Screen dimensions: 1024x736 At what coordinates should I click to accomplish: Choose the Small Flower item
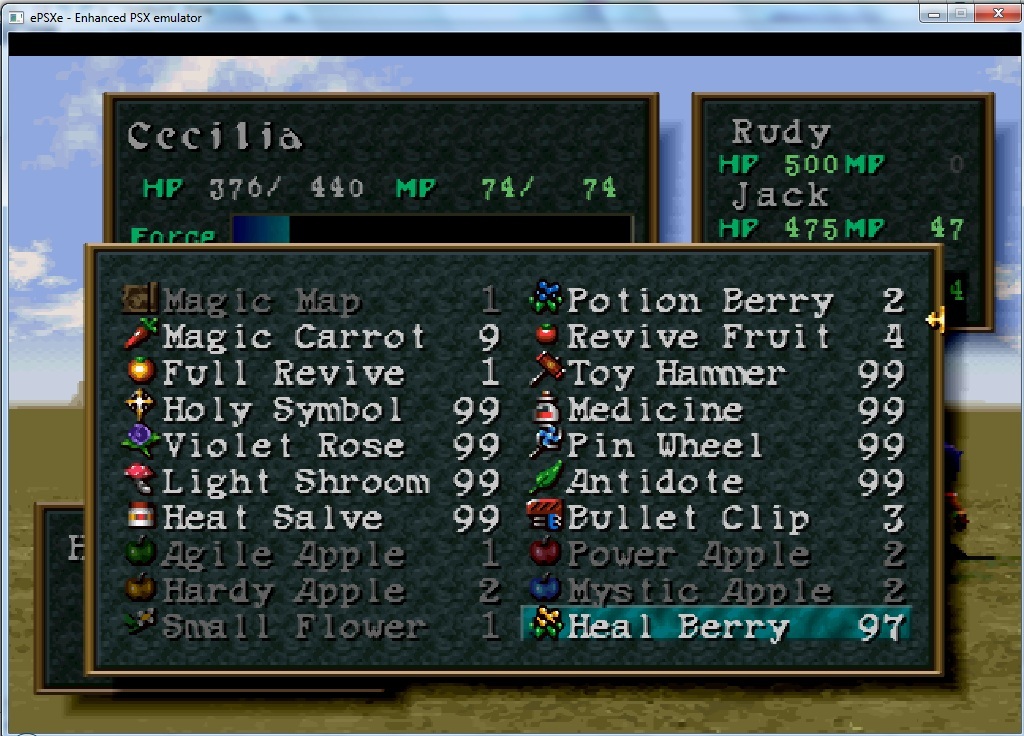click(x=293, y=627)
